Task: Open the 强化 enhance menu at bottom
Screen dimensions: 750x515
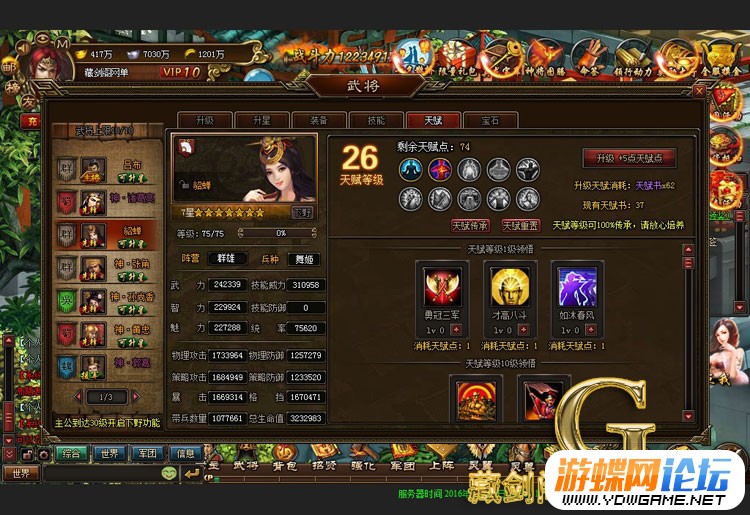Action: pyautogui.click(x=360, y=466)
